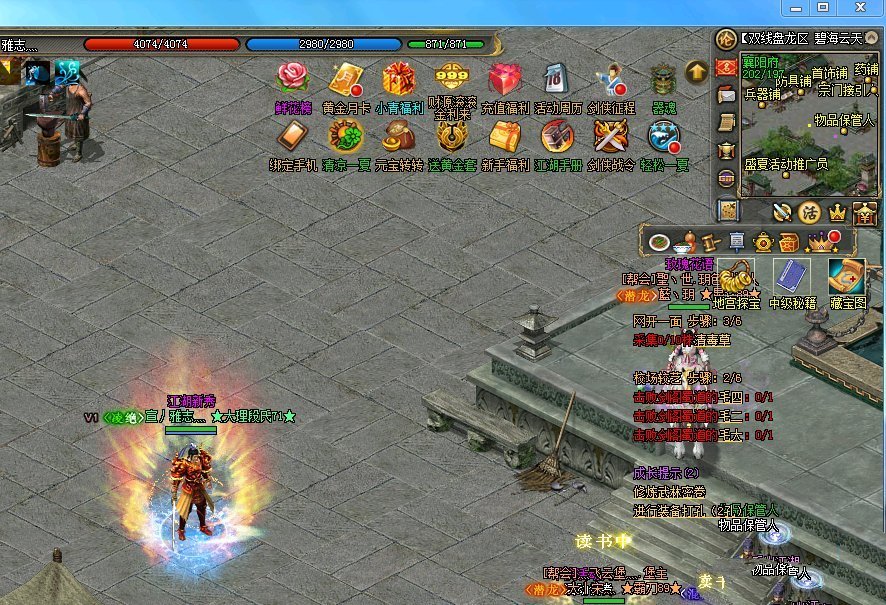The width and height of the screenshot is (886, 605).
Task: Open the 剑侠战令 crossed swords icon
Action: click(x=611, y=136)
